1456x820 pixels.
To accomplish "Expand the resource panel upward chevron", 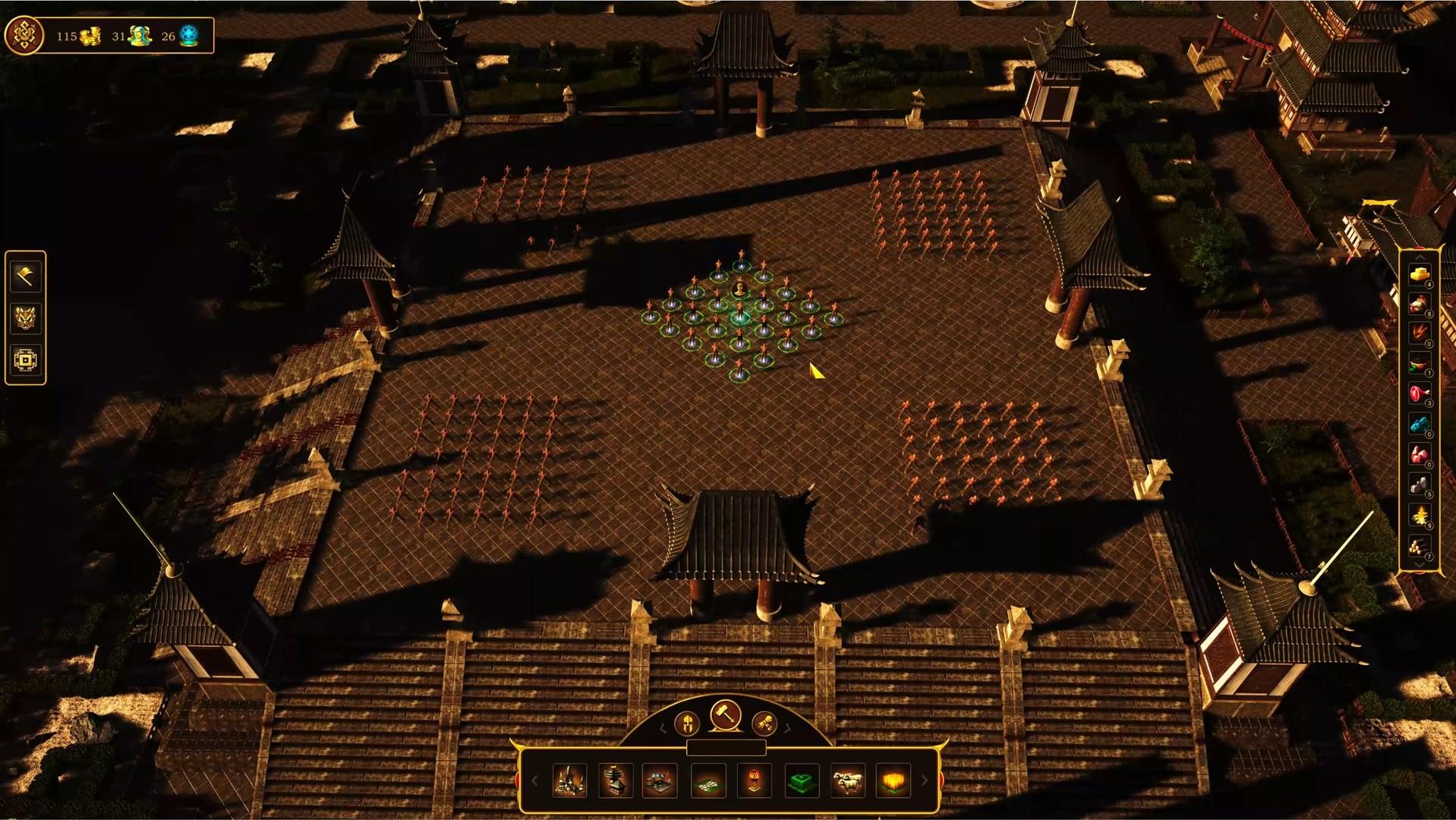I will (x=1418, y=258).
